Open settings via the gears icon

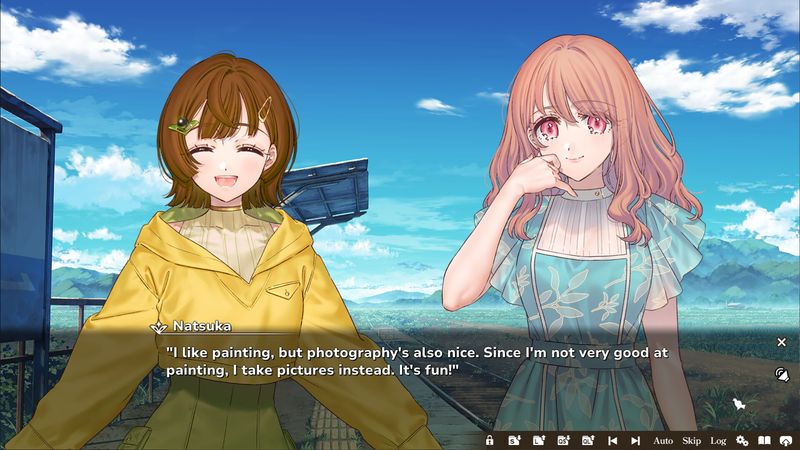pyautogui.click(x=742, y=440)
